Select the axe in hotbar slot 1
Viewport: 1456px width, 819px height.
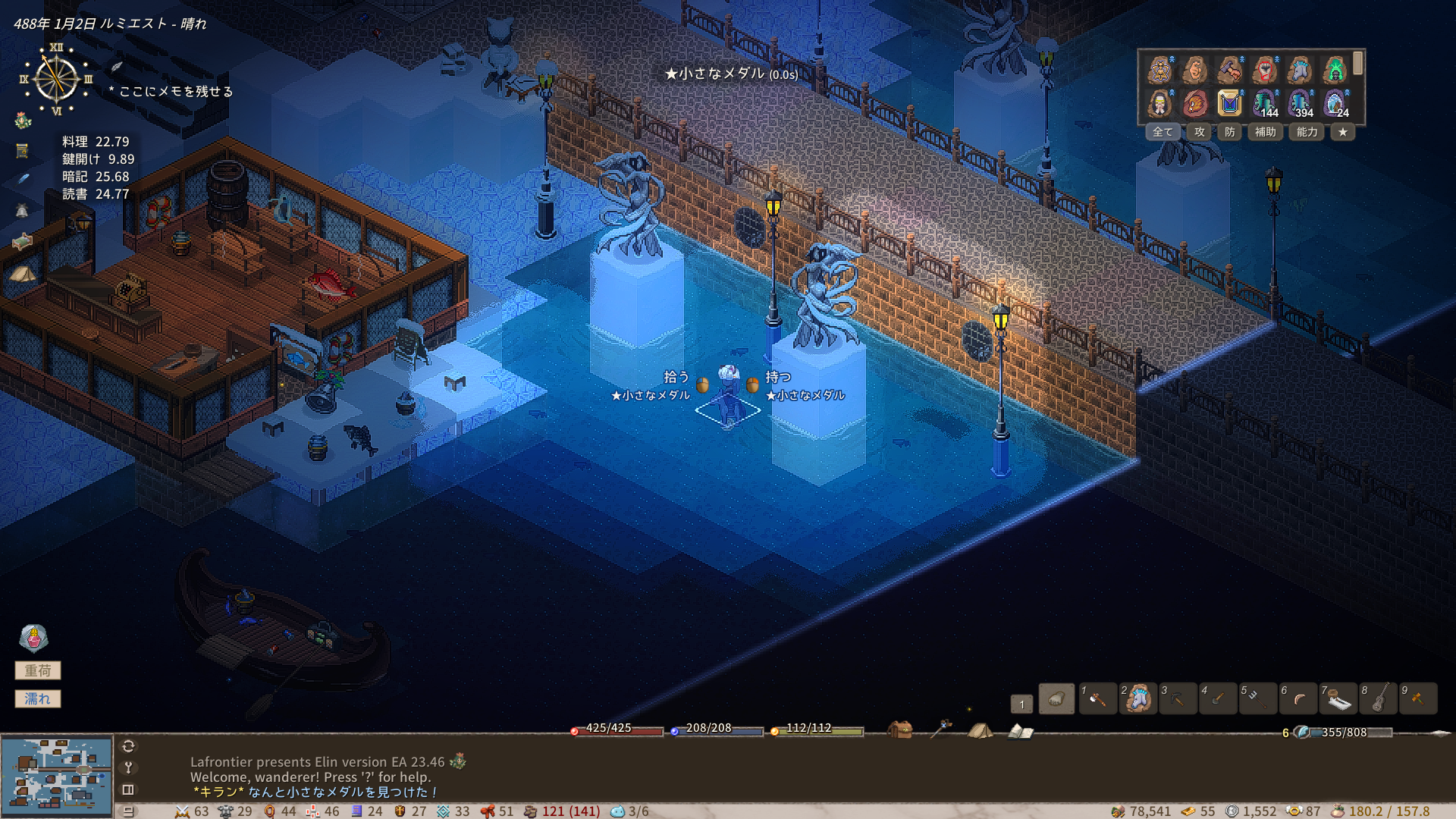pyautogui.click(x=1097, y=699)
